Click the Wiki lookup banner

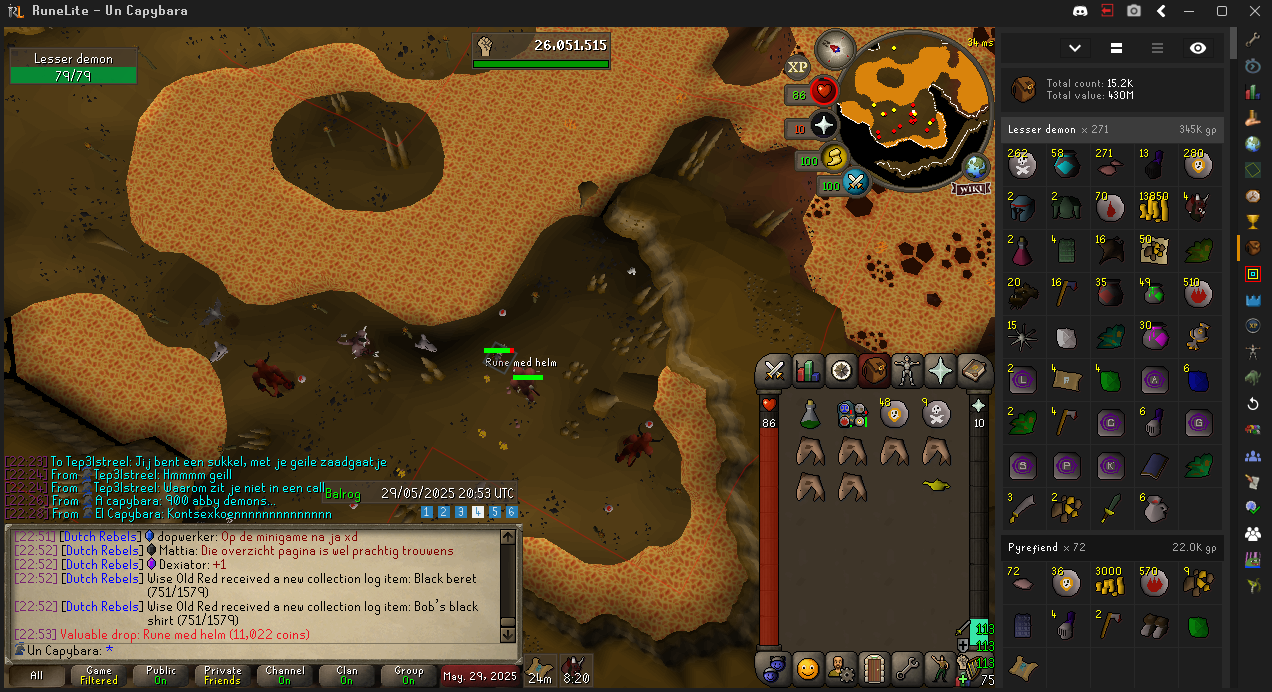(x=970, y=188)
